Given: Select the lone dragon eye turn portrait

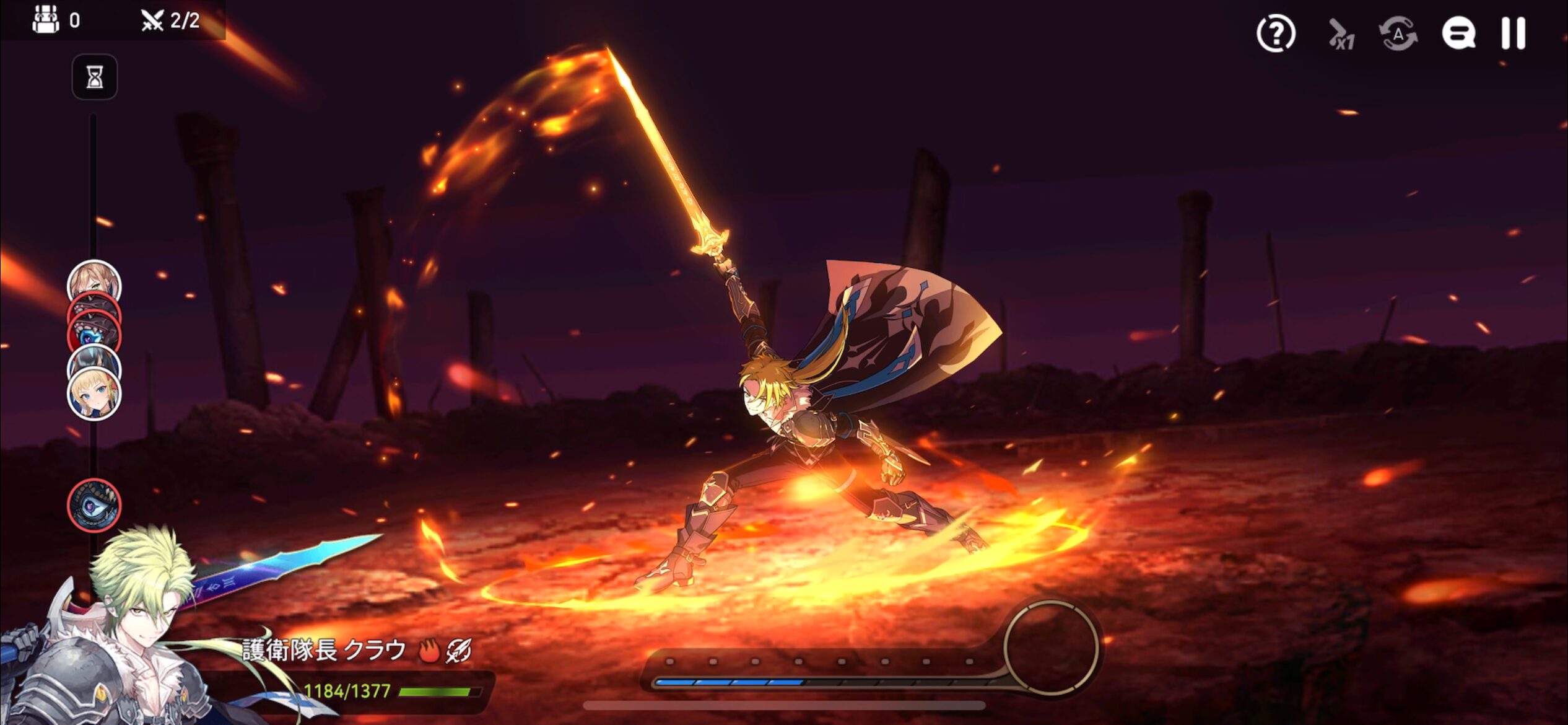Looking at the screenshot, I should (x=94, y=506).
